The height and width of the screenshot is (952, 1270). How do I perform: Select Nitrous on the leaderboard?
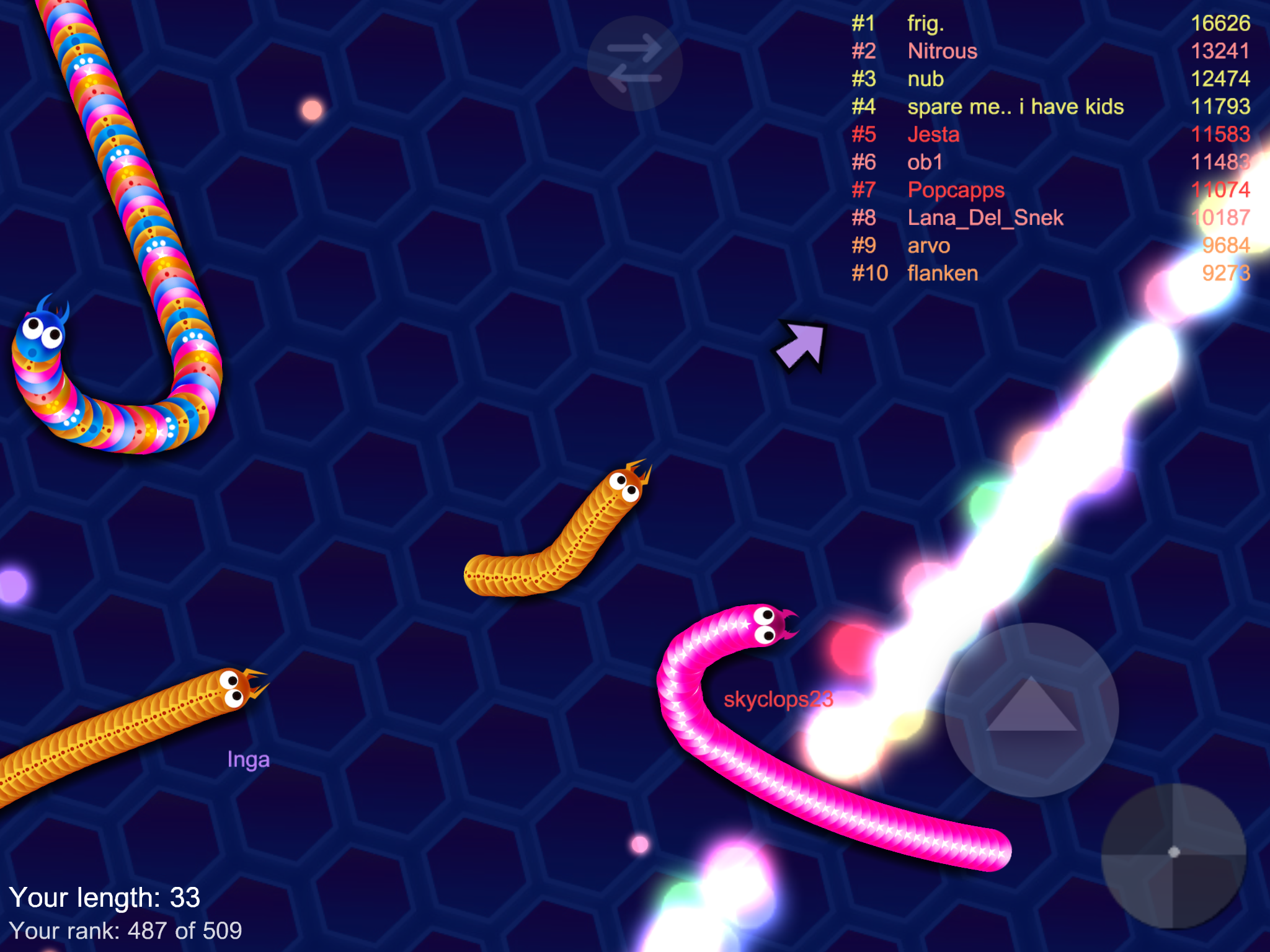[941, 52]
